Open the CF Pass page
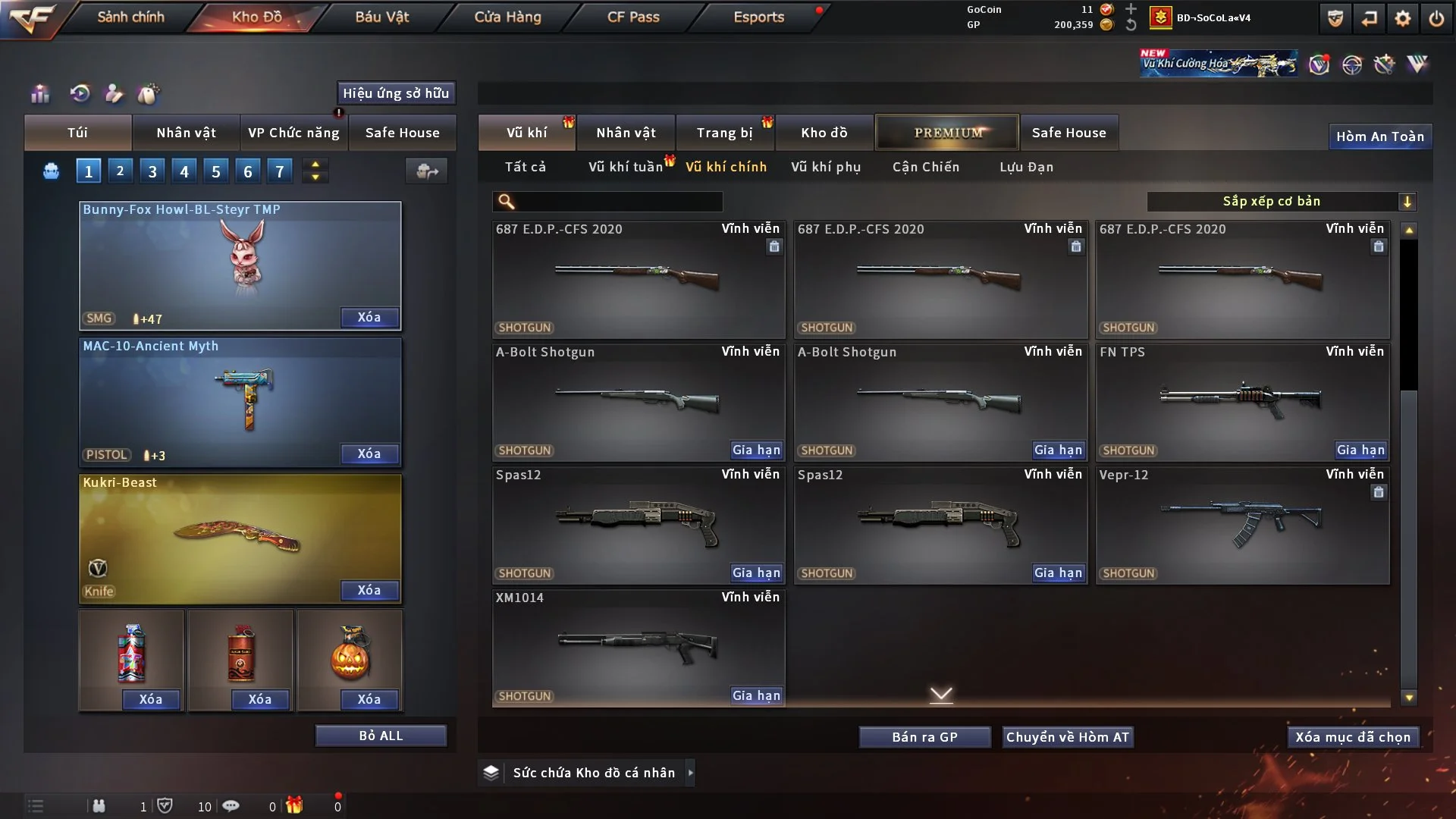 pos(633,17)
